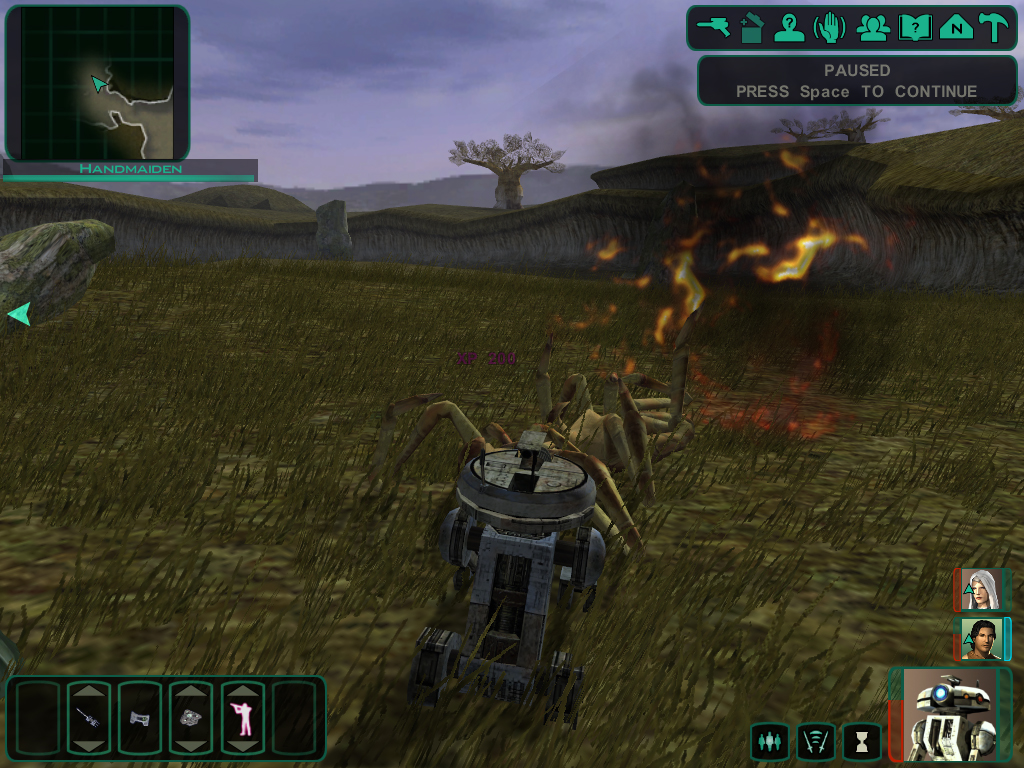Use the probe tool action slot
The height and width of the screenshot is (768, 1024).
click(87, 717)
